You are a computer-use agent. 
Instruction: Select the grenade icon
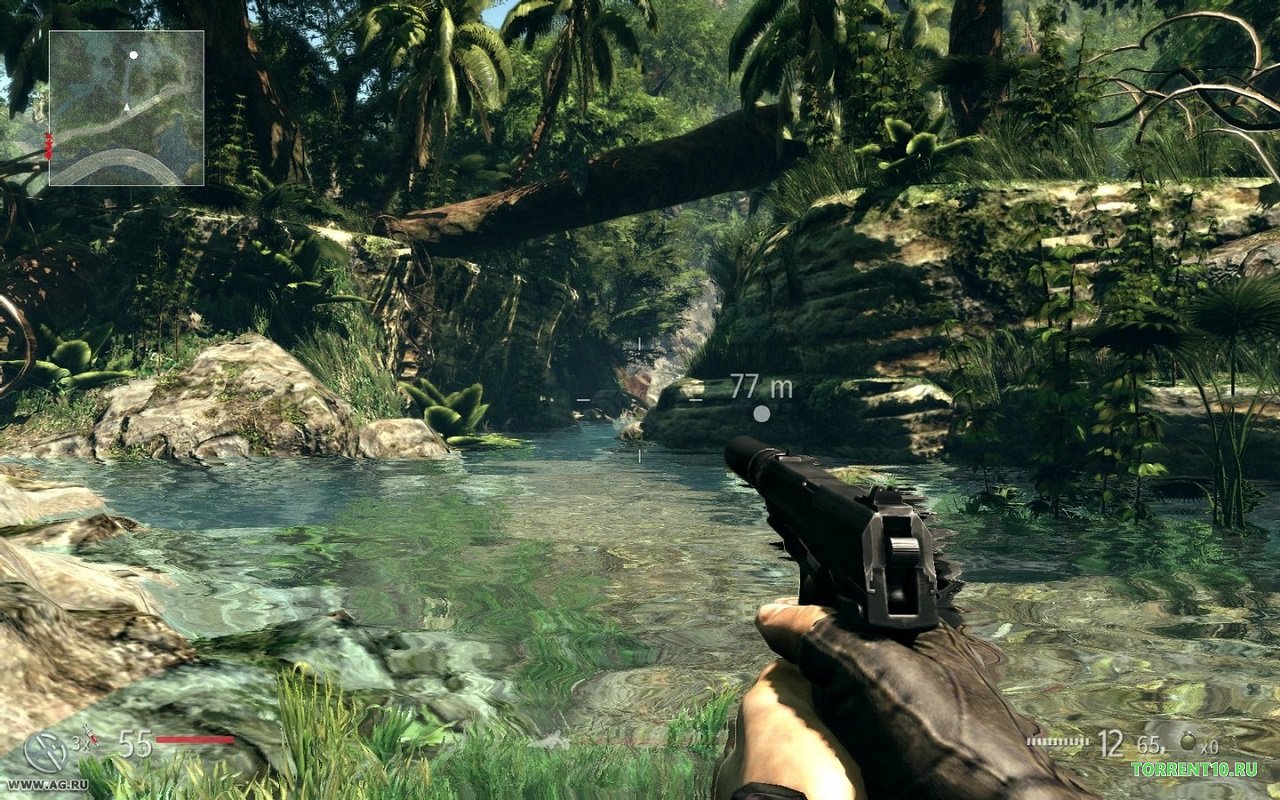(1188, 743)
